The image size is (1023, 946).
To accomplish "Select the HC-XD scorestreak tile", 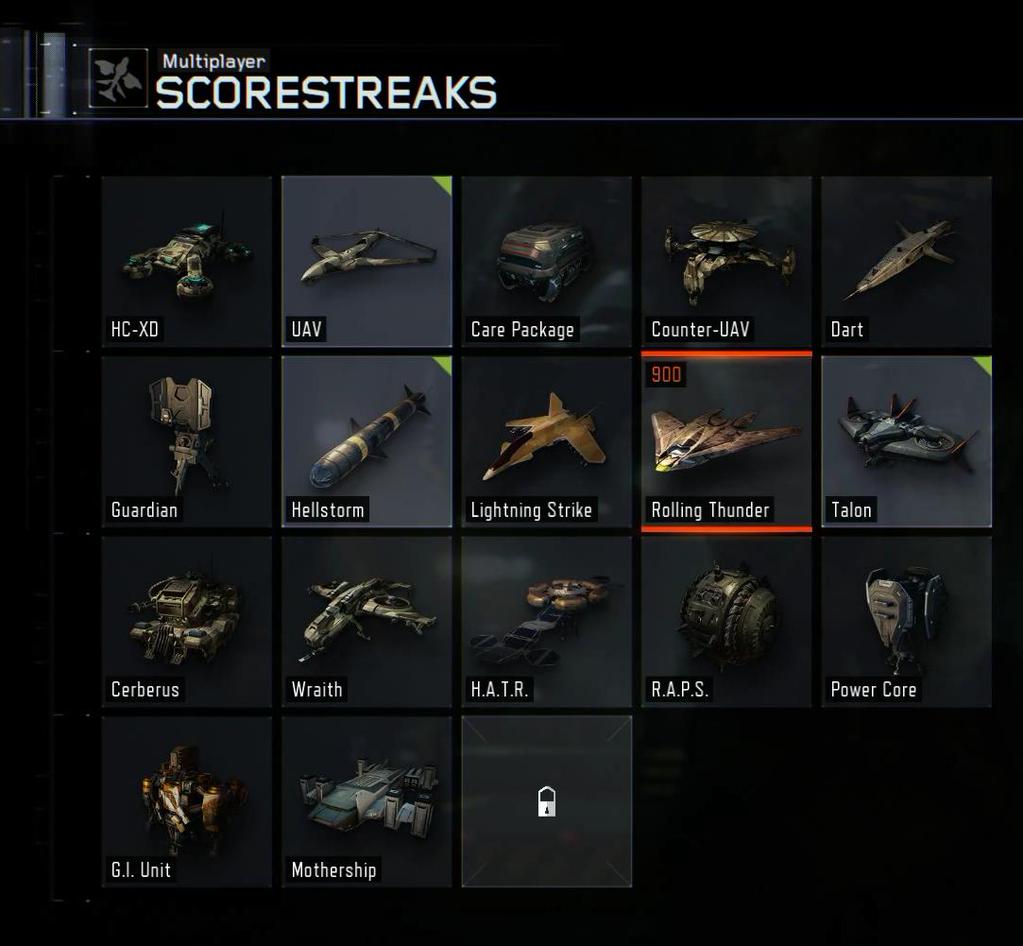I will (187, 261).
